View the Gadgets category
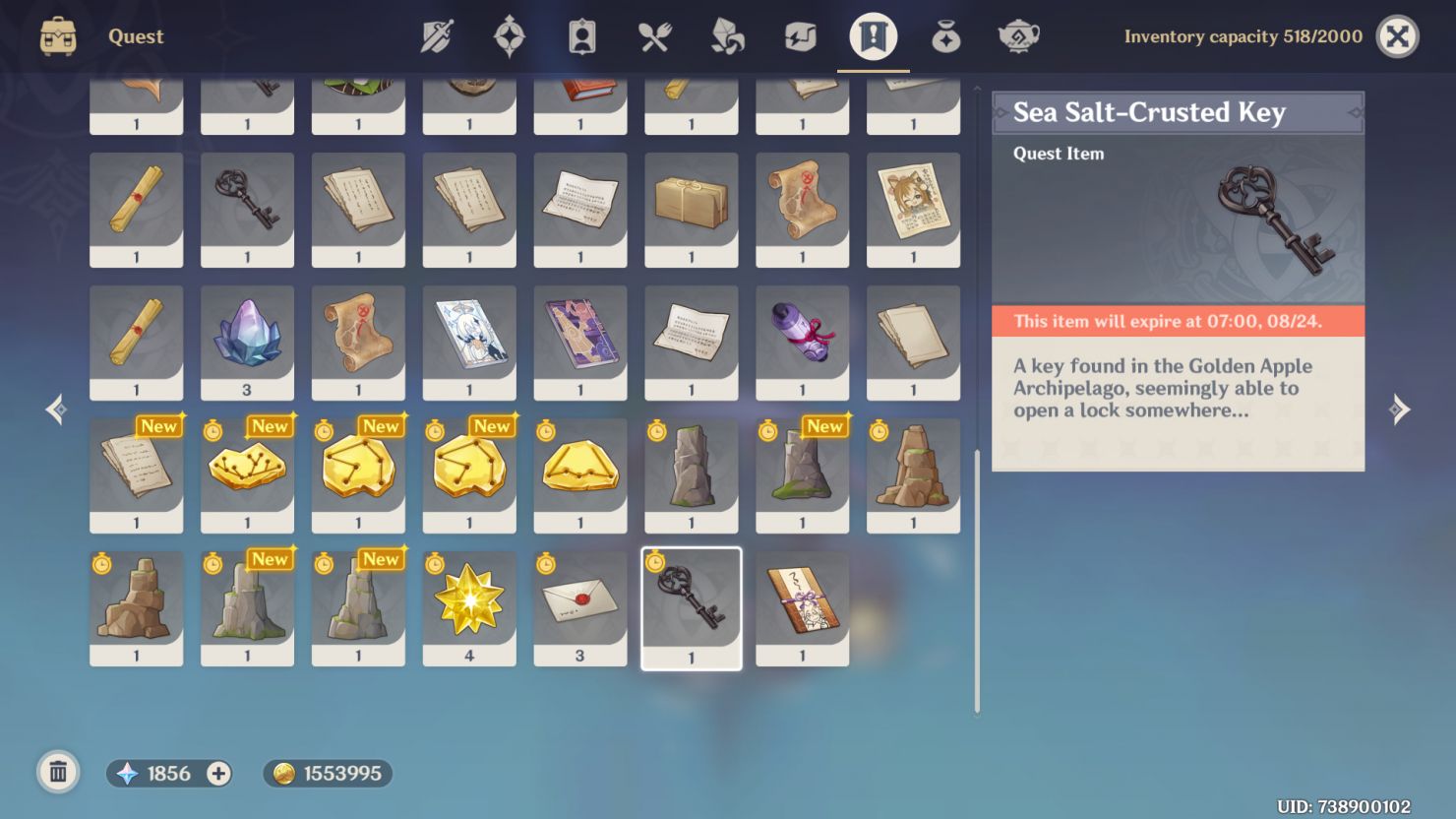Screen dimensions: 1456x819 coord(799,36)
